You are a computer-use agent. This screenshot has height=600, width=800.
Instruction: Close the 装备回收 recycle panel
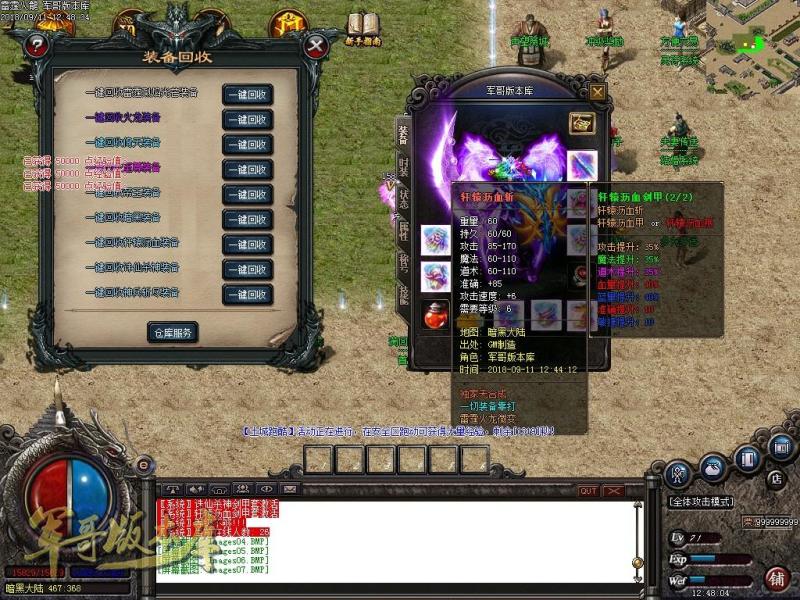316,46
